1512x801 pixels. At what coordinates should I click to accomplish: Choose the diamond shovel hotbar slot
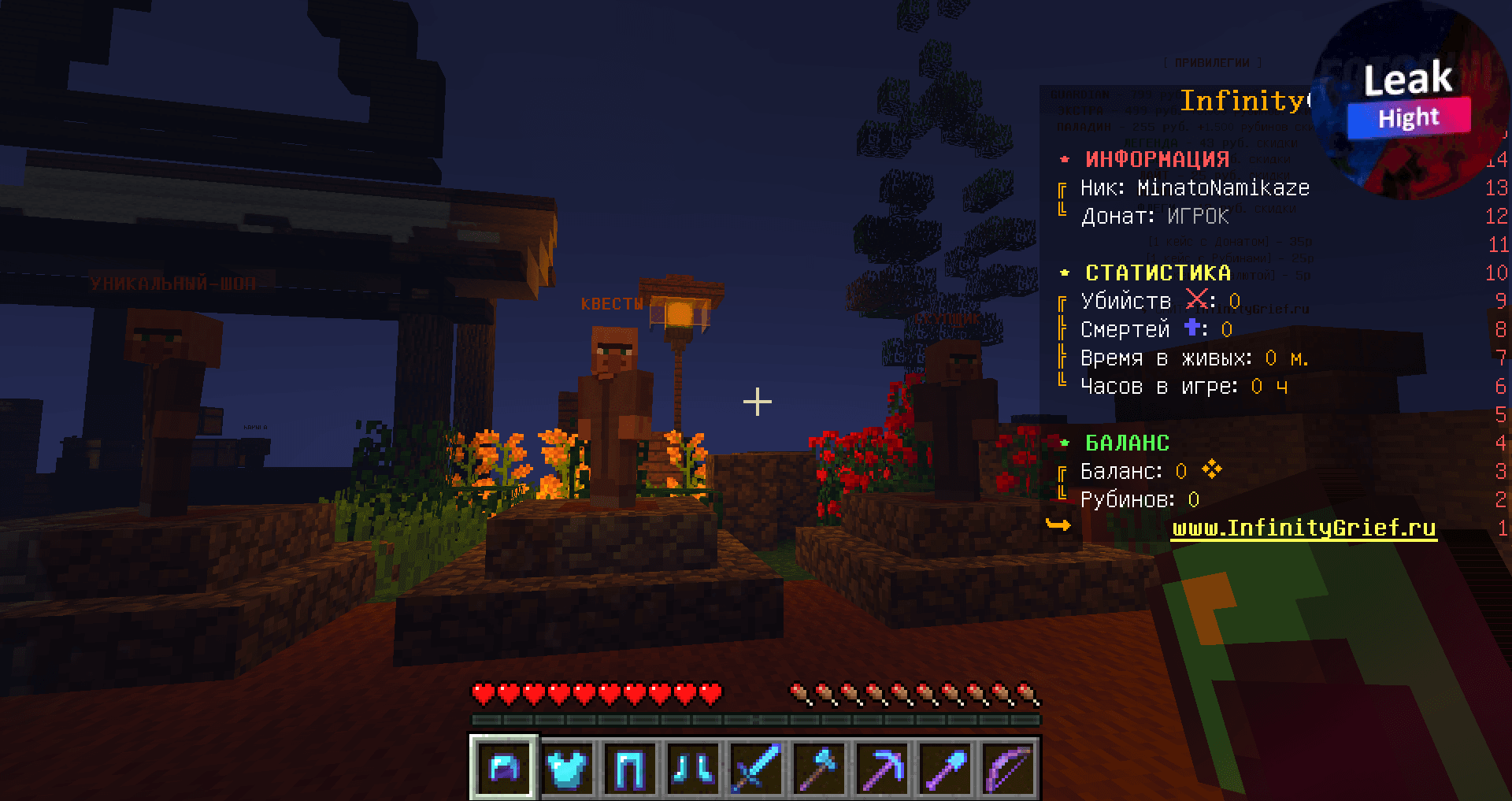click(945, 767)
